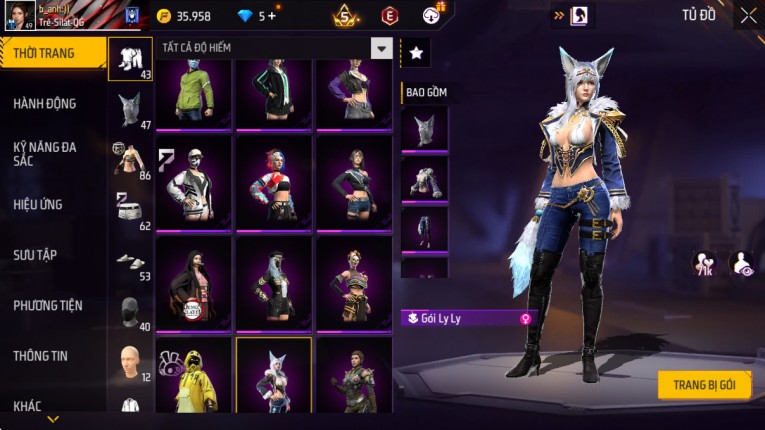Select the yellow raincoat outfit tile
The width and height of the screenshot is (765, 430).
pyautogui.click(x=194, y=375)
